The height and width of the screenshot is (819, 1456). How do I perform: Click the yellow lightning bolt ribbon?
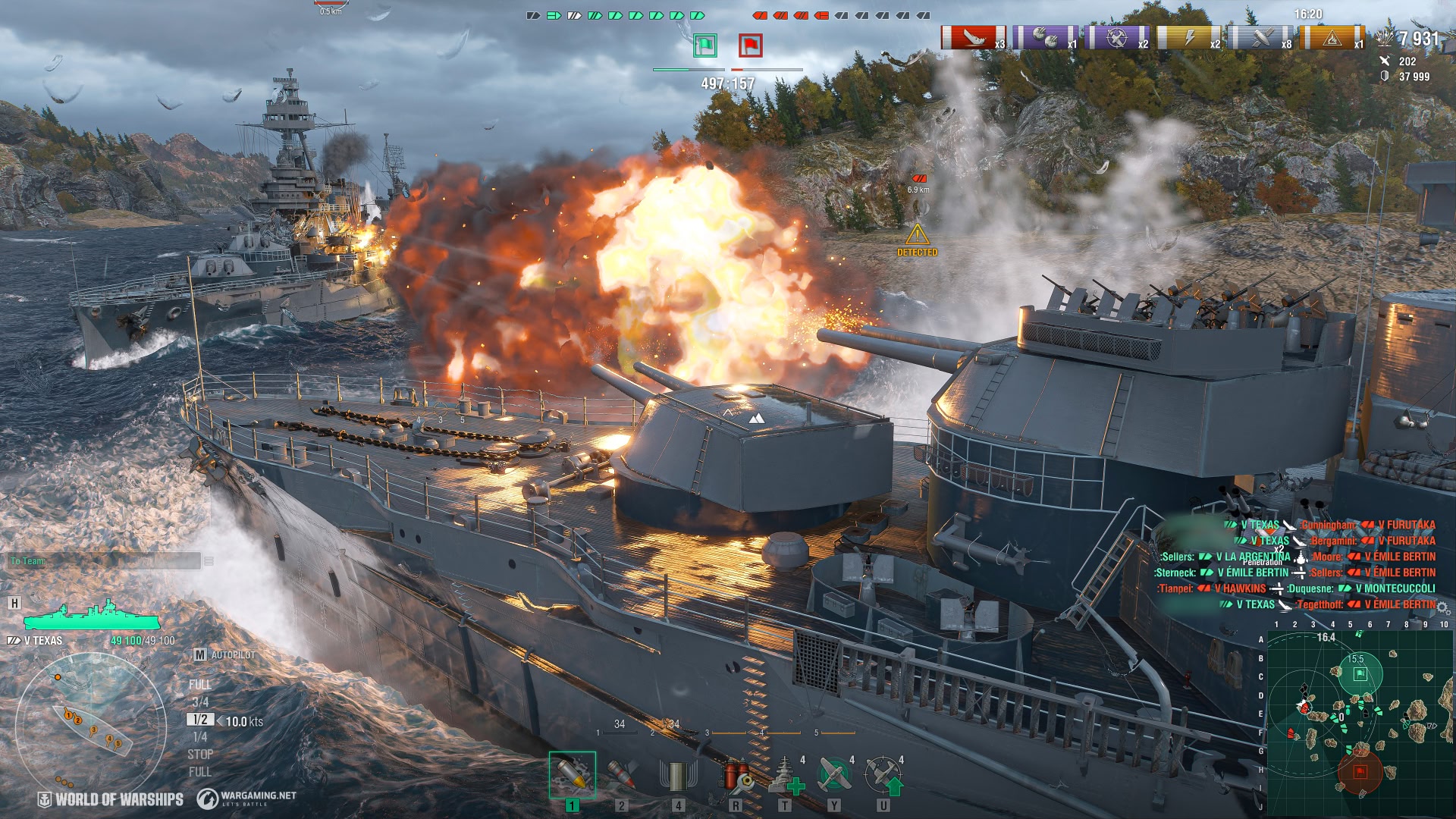pos(1189,37)
